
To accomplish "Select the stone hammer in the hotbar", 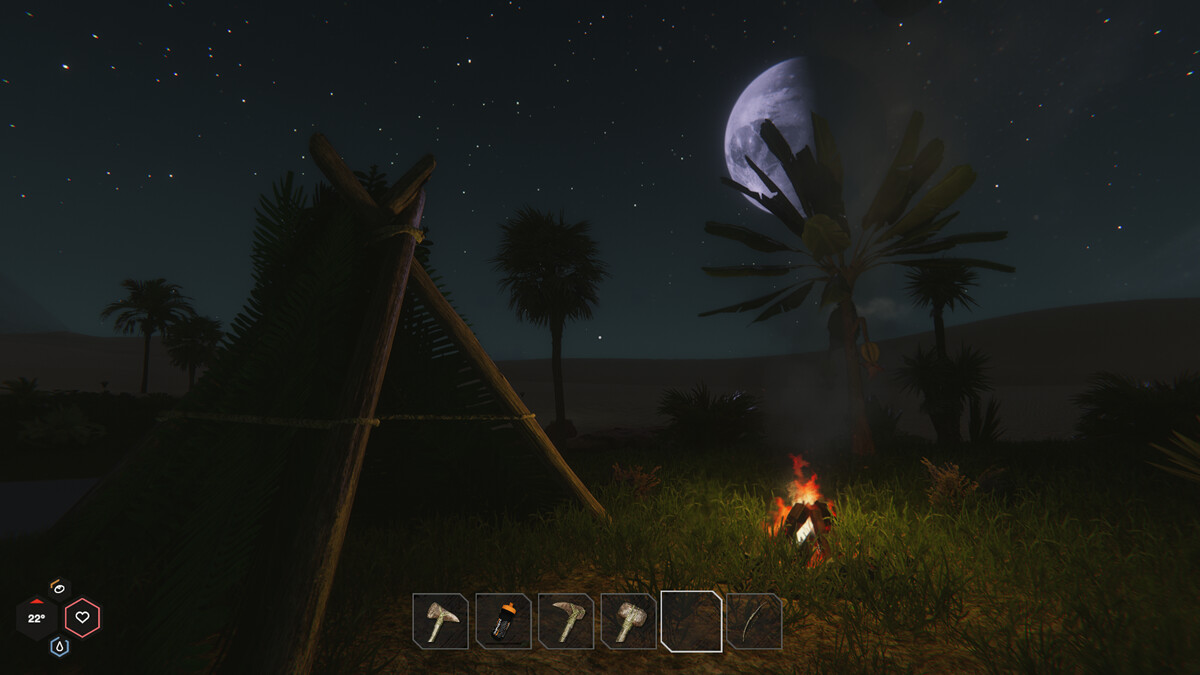I will tap(629, 621).
